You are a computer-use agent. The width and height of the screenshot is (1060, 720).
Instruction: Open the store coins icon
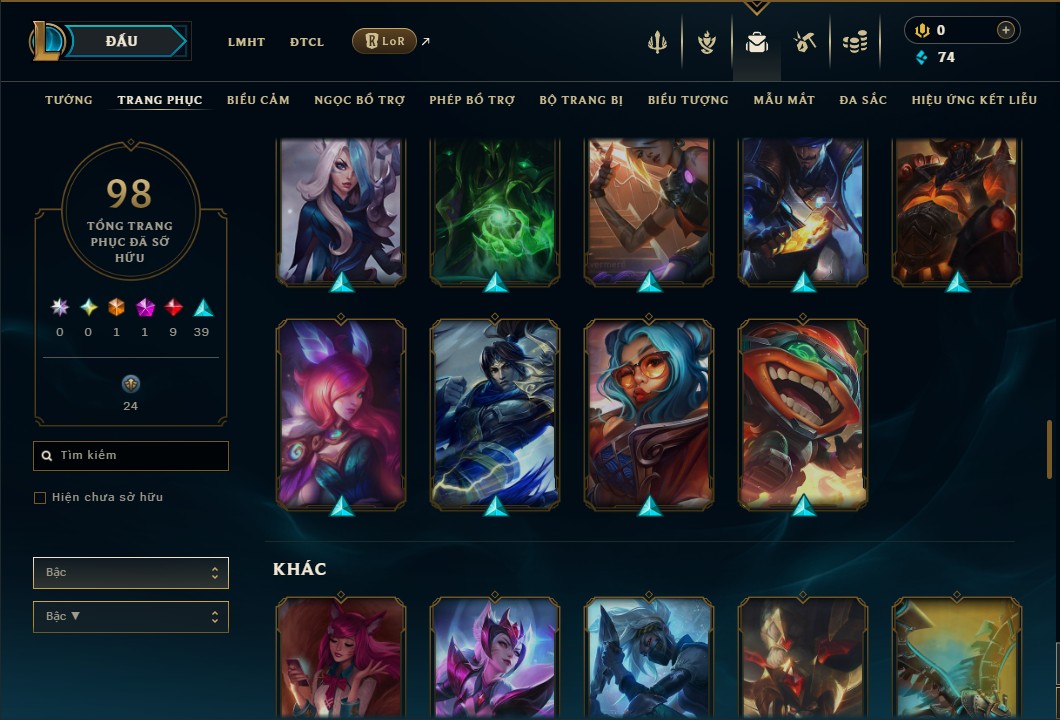point(854,42)
